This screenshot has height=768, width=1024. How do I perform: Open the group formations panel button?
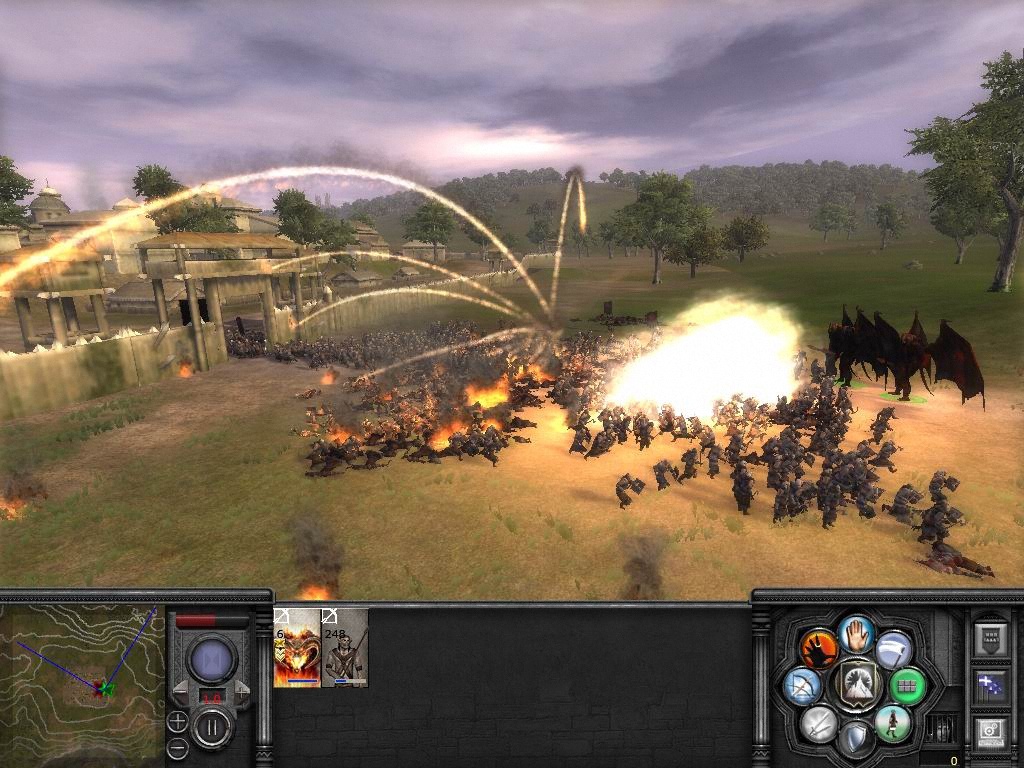pyautogui.click(x=990, y=639)
